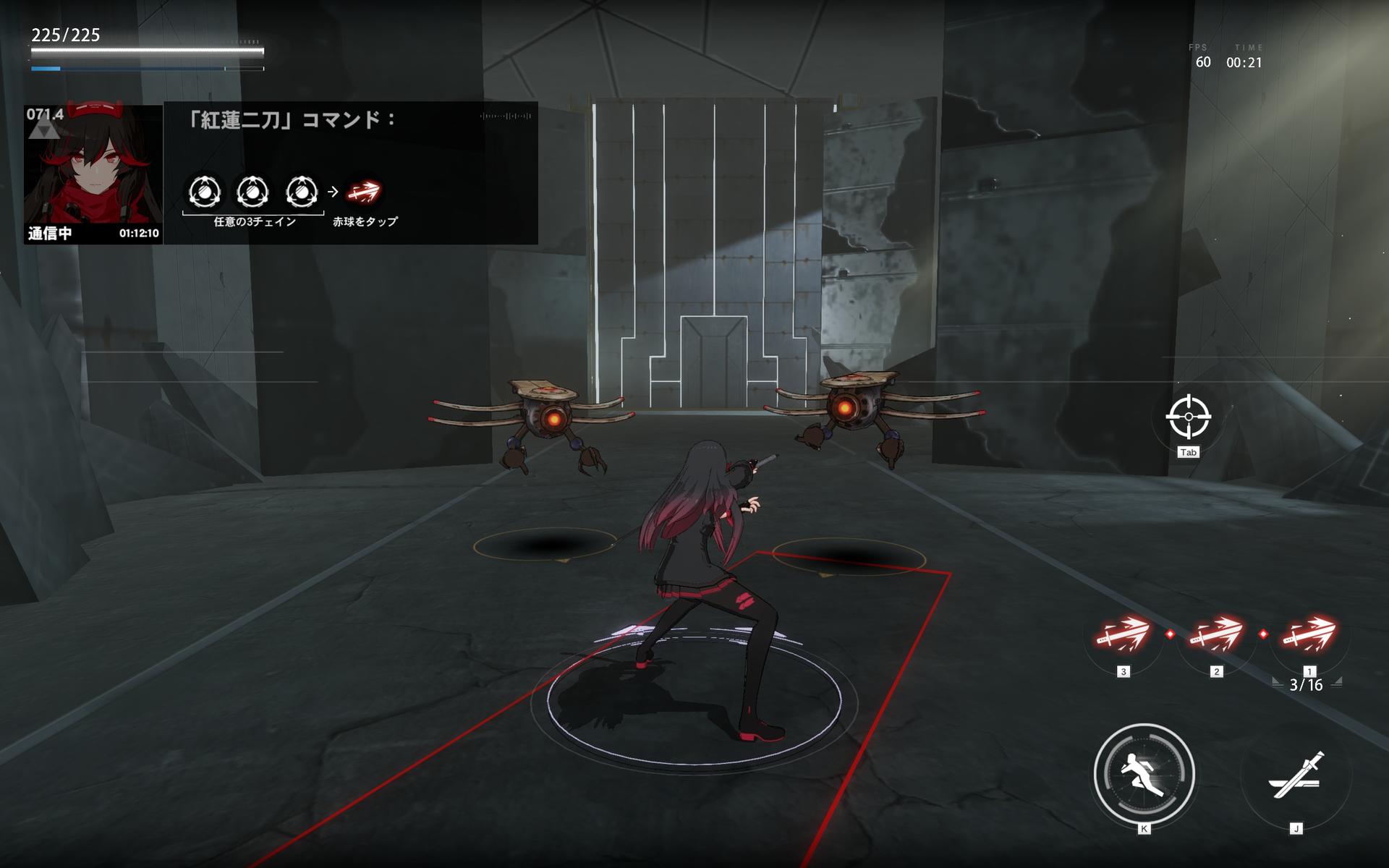Toggle the crosshair target lock button
The width and height of the screenshot is (1389, 868).
(1188, 417)
